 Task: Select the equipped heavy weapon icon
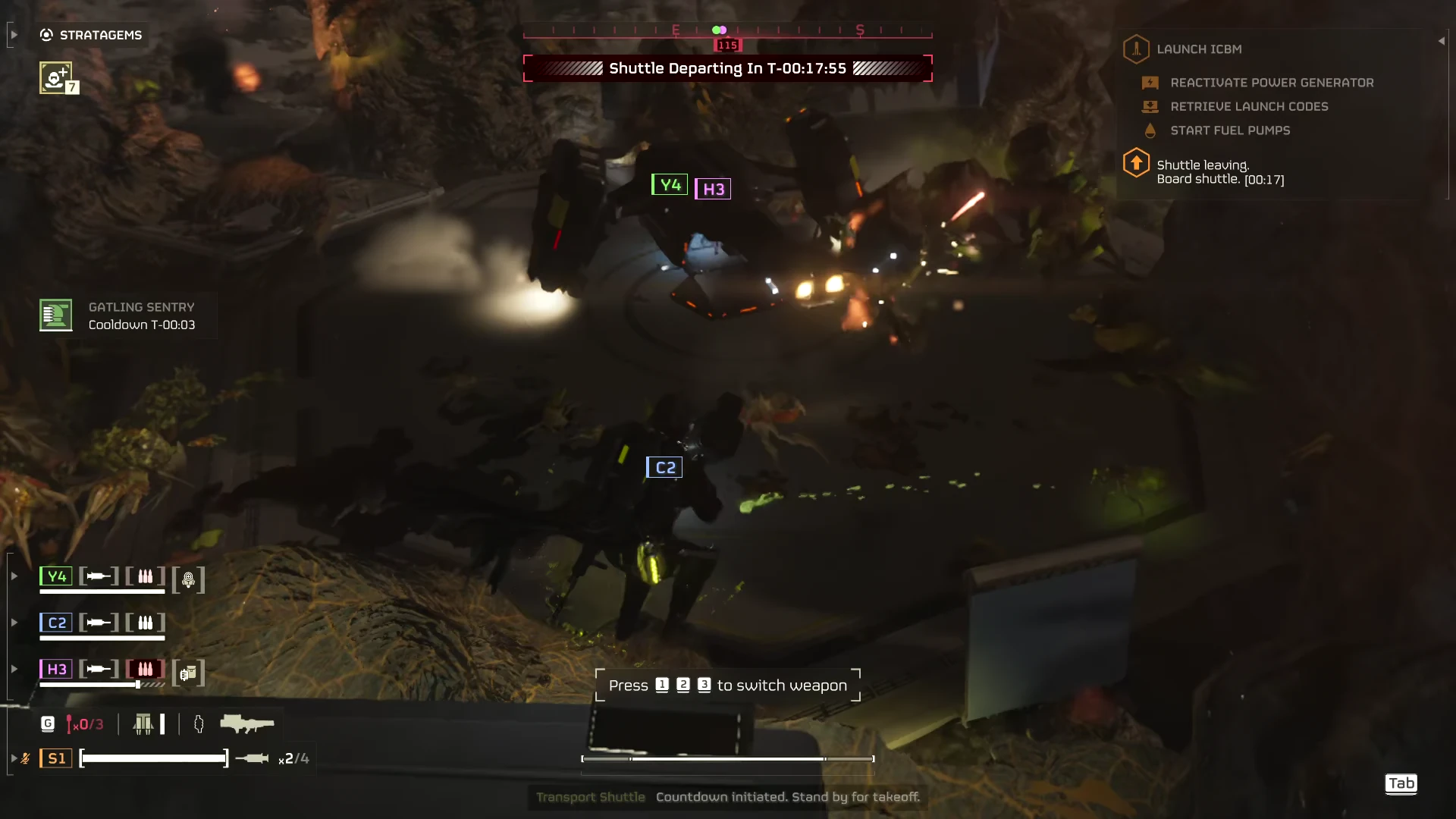click(246, 724)
